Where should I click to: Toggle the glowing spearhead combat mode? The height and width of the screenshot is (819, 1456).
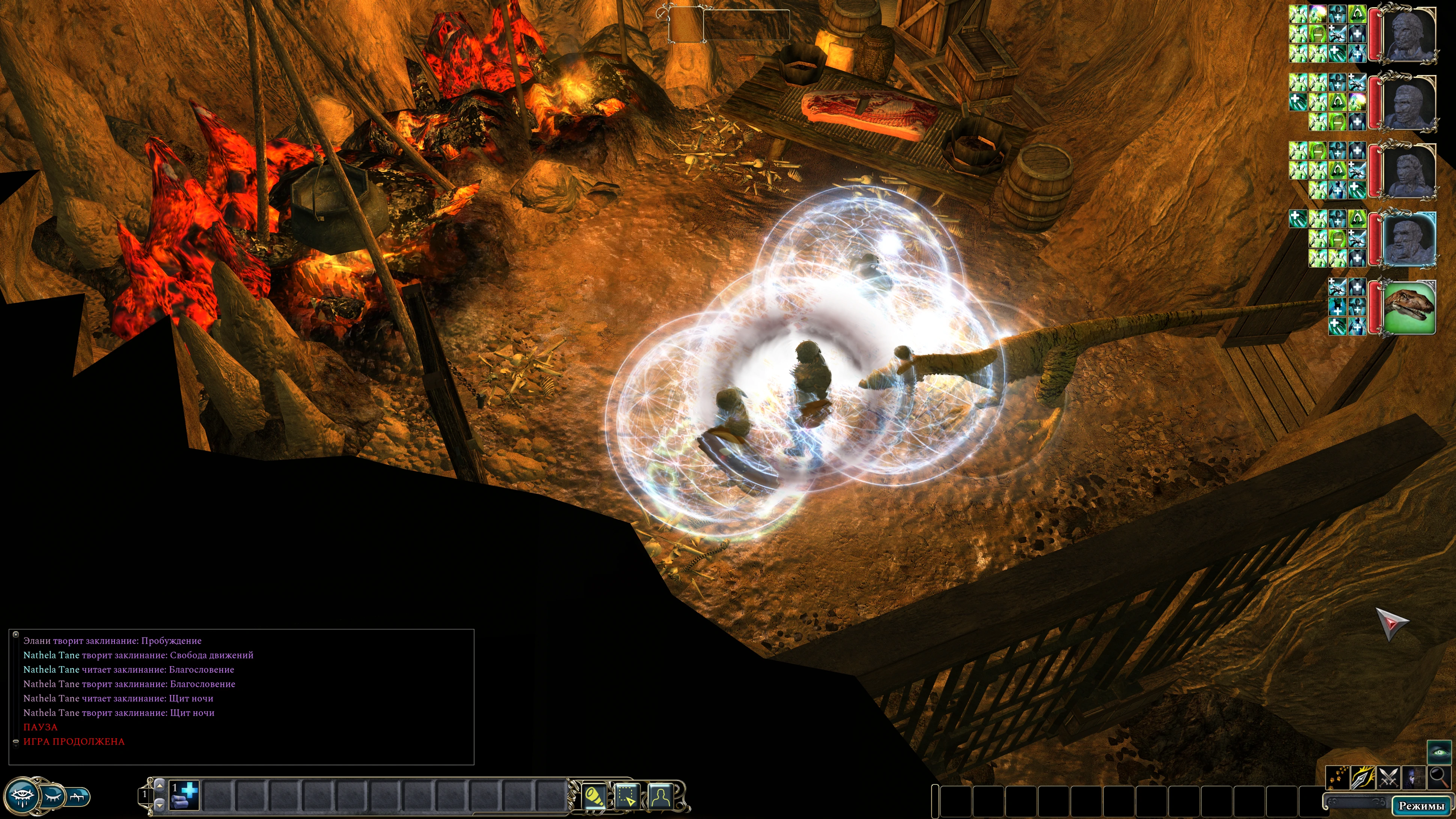(1363, 778)
